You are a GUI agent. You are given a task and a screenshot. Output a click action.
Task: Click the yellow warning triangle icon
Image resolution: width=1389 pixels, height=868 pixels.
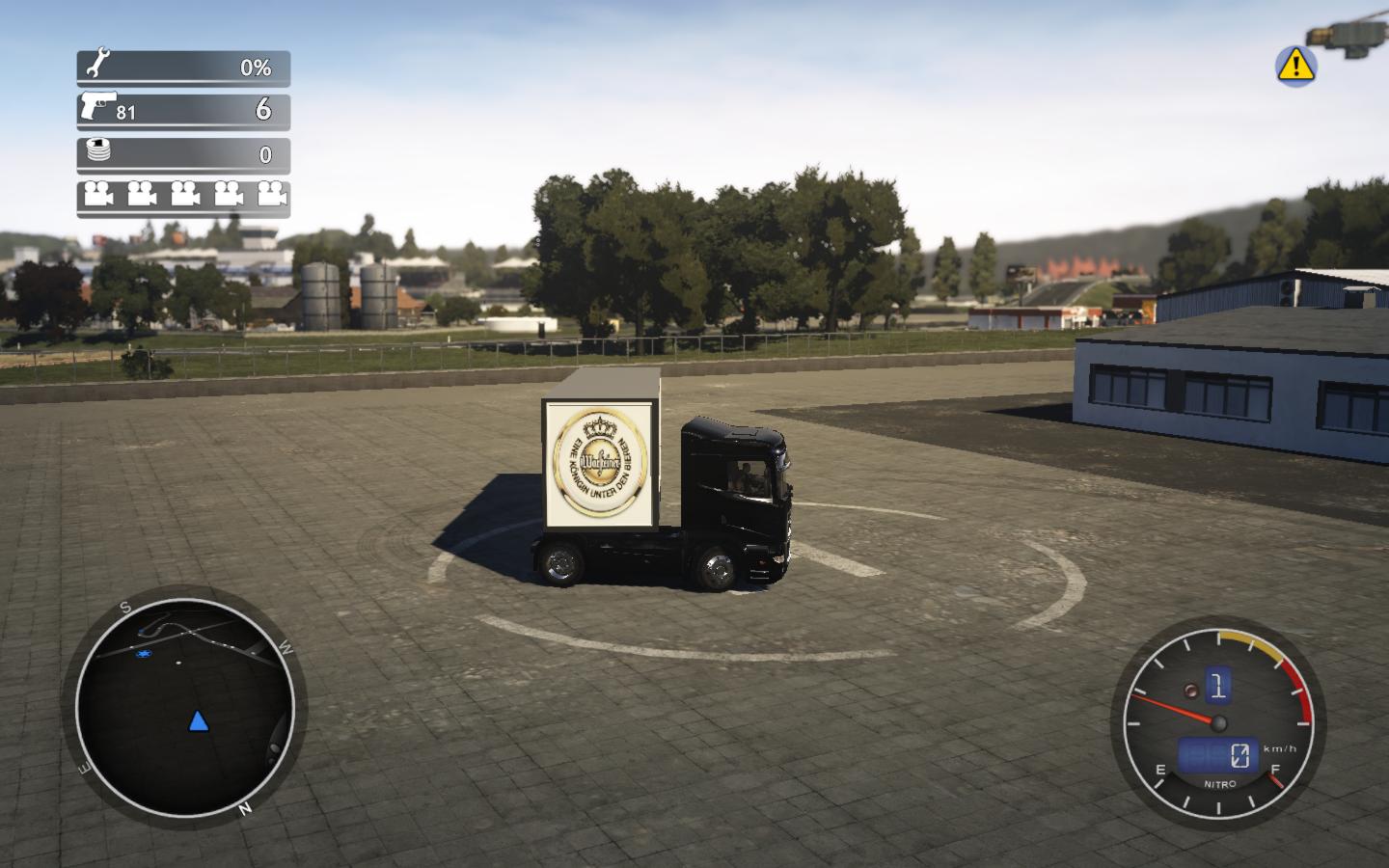(1295, 65)
